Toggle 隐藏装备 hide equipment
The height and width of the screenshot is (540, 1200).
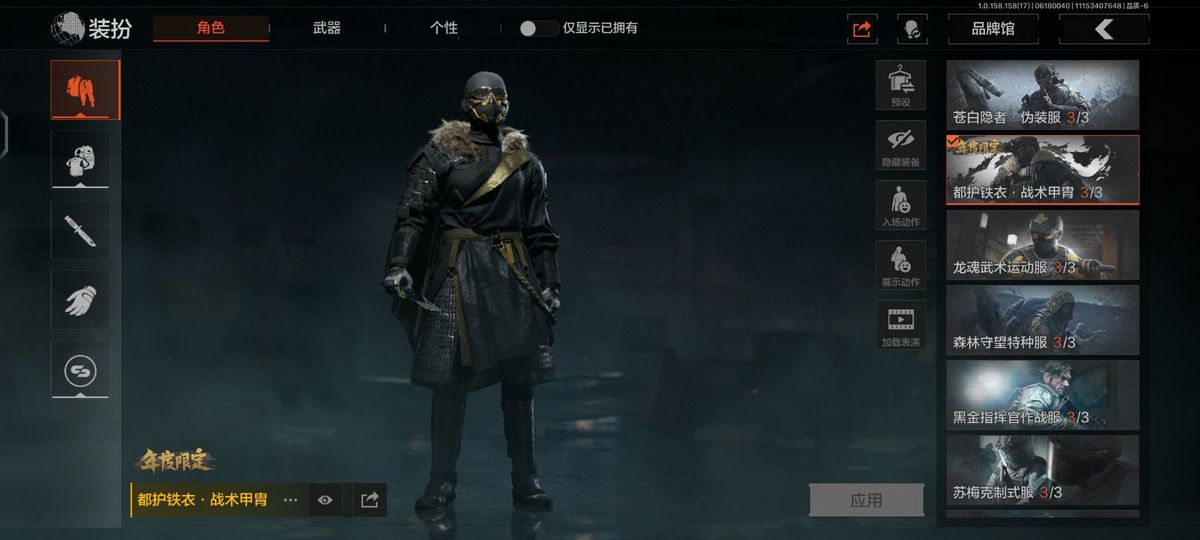(900, 145)
